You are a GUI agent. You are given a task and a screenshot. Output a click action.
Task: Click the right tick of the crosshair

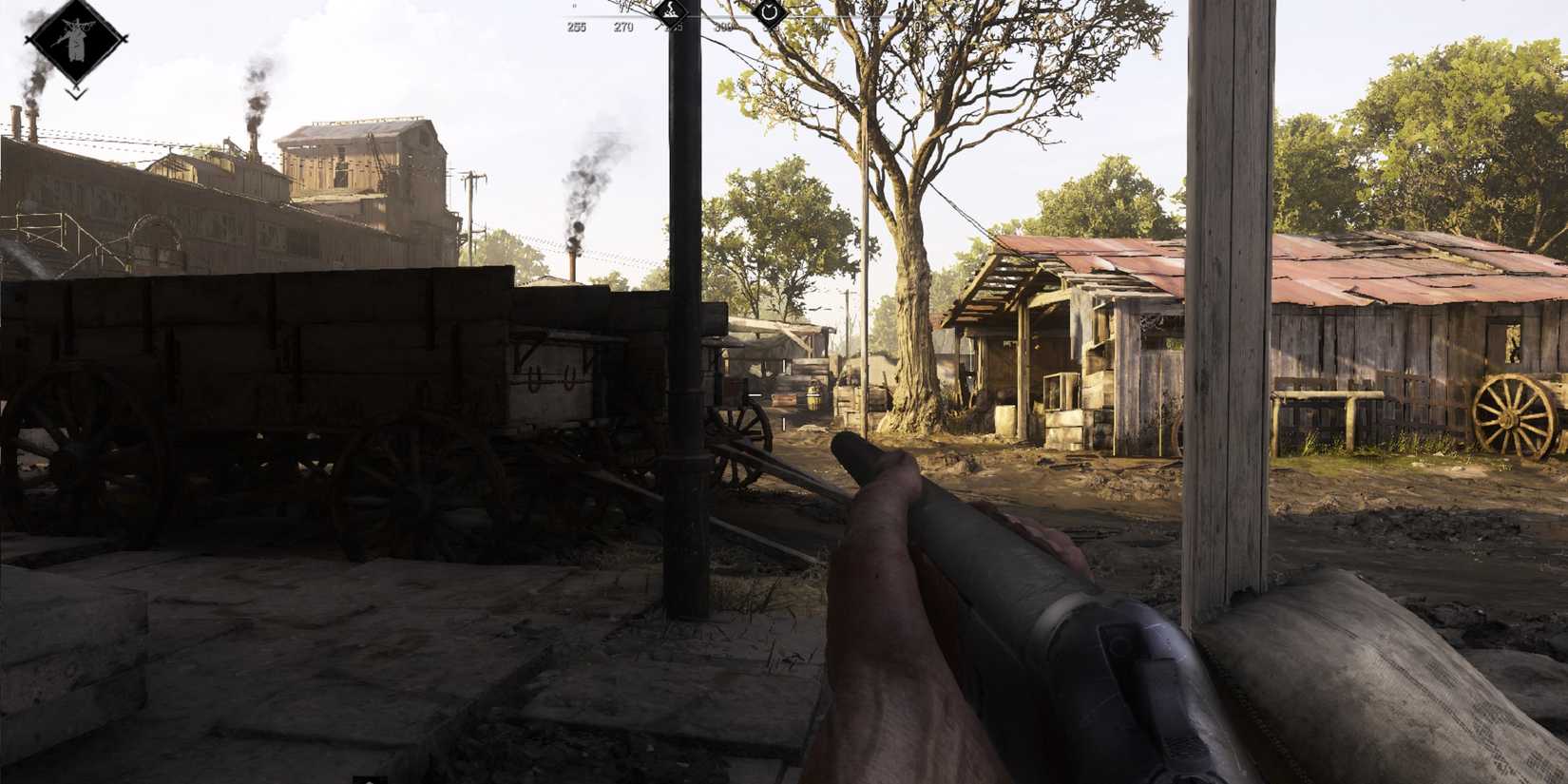point(813,395)
